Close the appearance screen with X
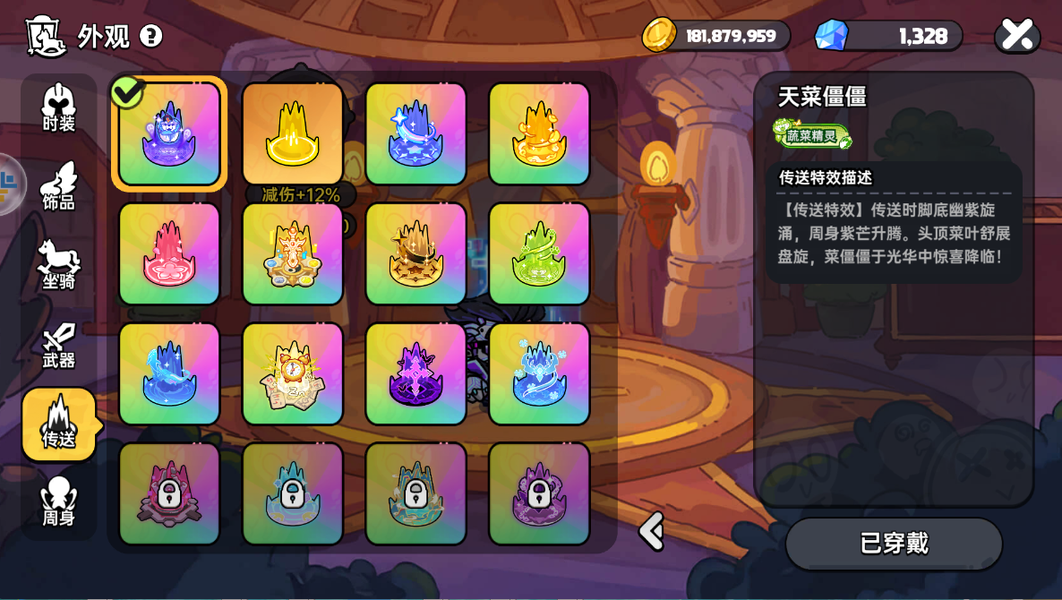This screenshot has height=600, width=1062. pos(1017,35)
